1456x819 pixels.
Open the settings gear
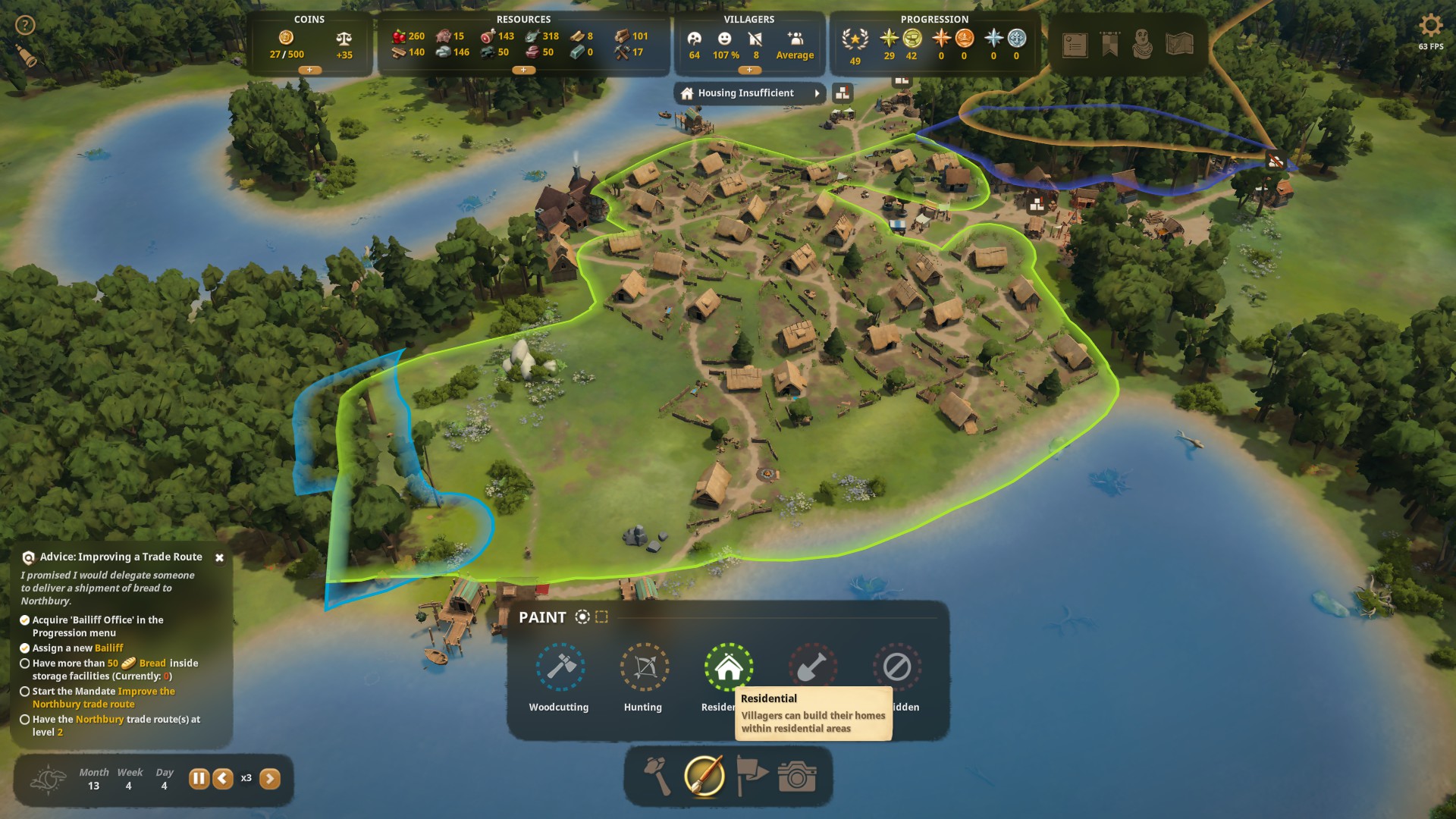[1430, 26]
